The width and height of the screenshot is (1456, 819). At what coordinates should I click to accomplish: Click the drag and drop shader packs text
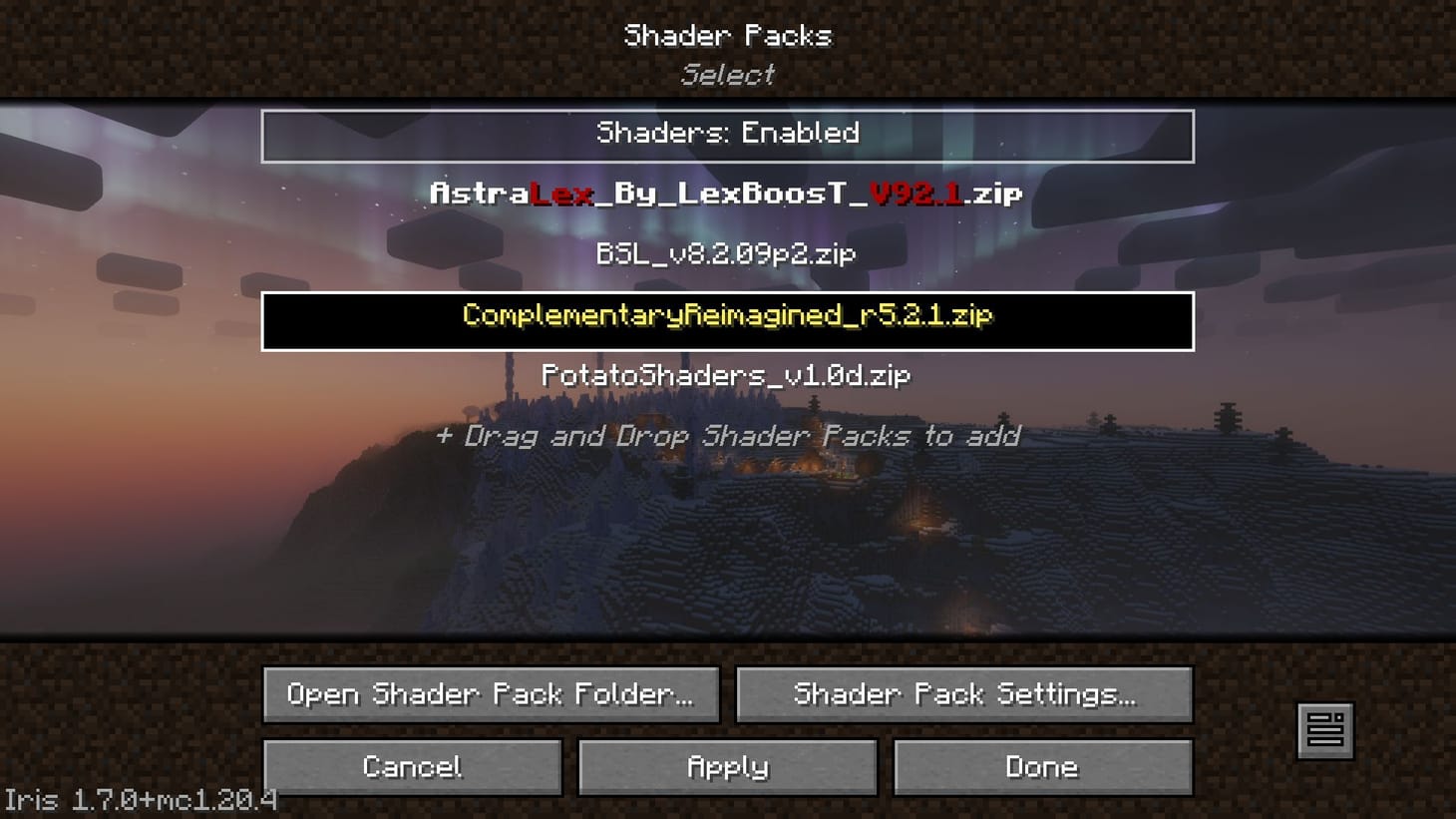coord(727,436)
